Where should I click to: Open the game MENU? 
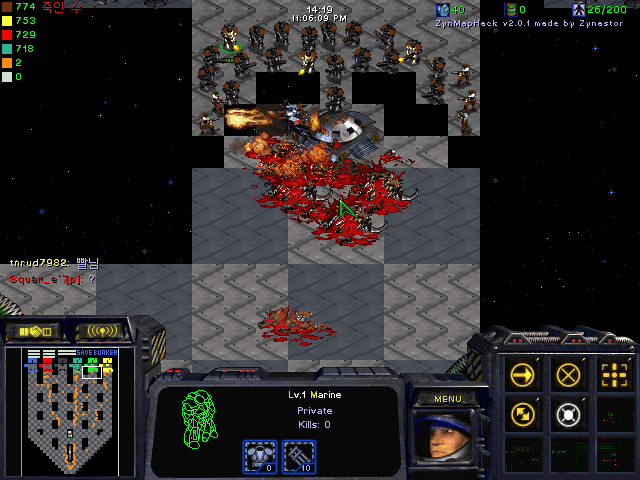[447, 399]
